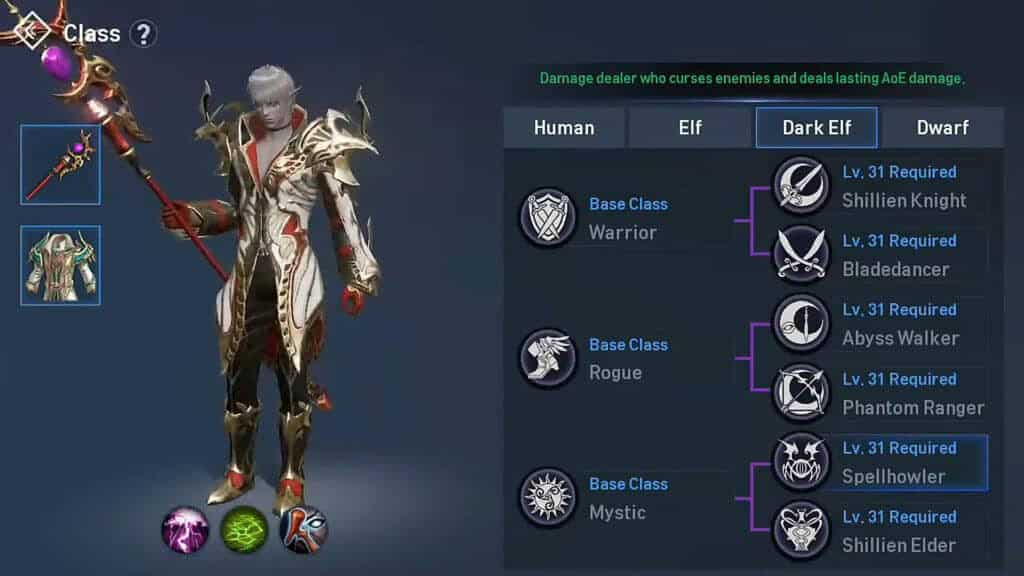
Task: Switch to the Elf race tab
Action: tap(690, 128)
